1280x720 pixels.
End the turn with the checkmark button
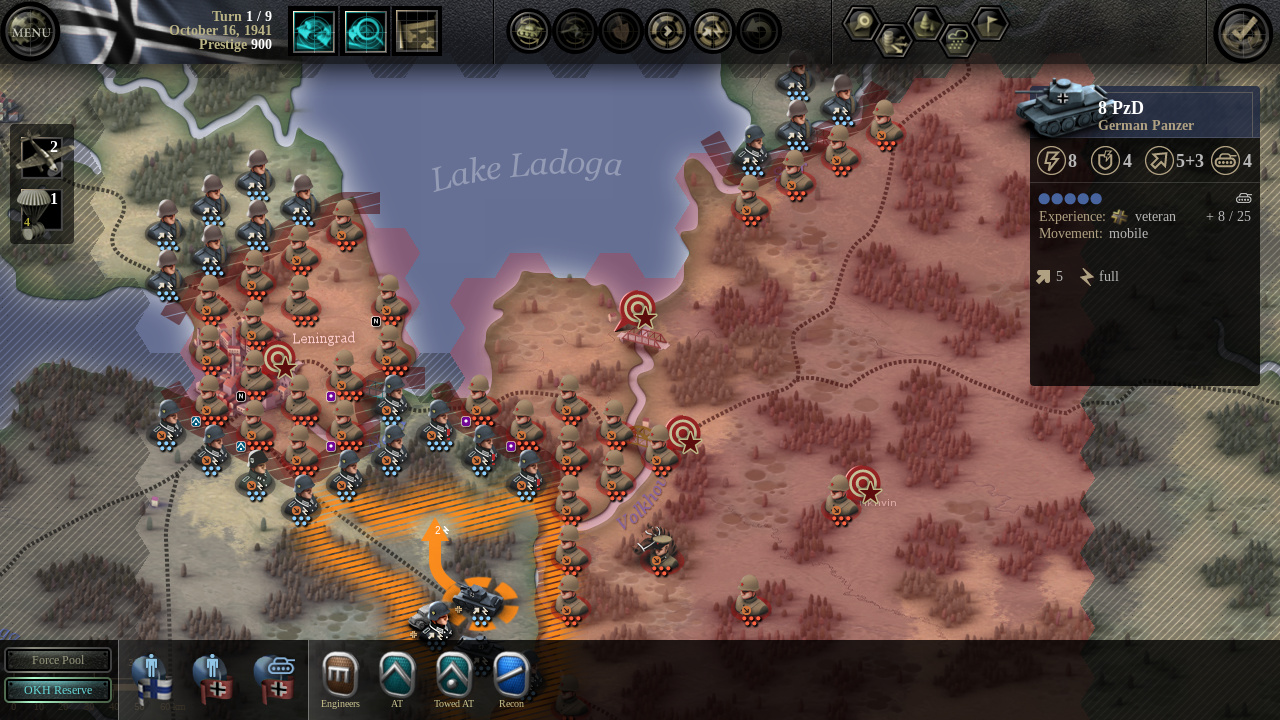click(x=1243, y=31)
